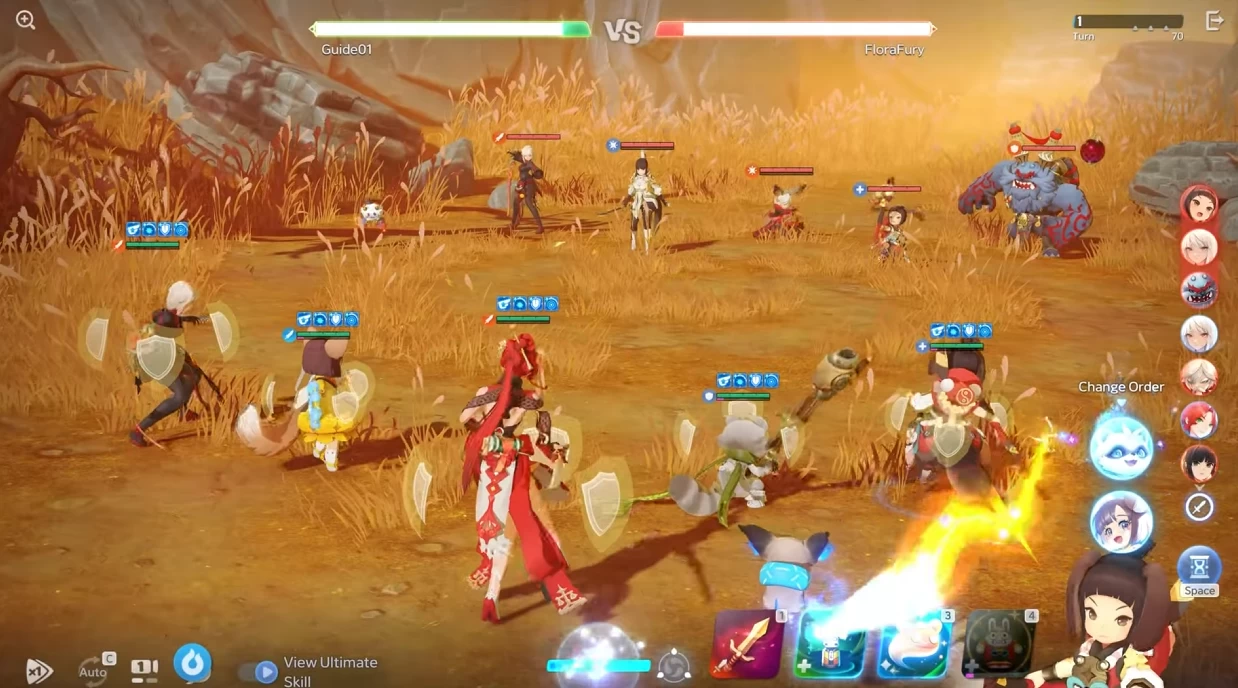Change the battle speed (x1)

(38, 670)
